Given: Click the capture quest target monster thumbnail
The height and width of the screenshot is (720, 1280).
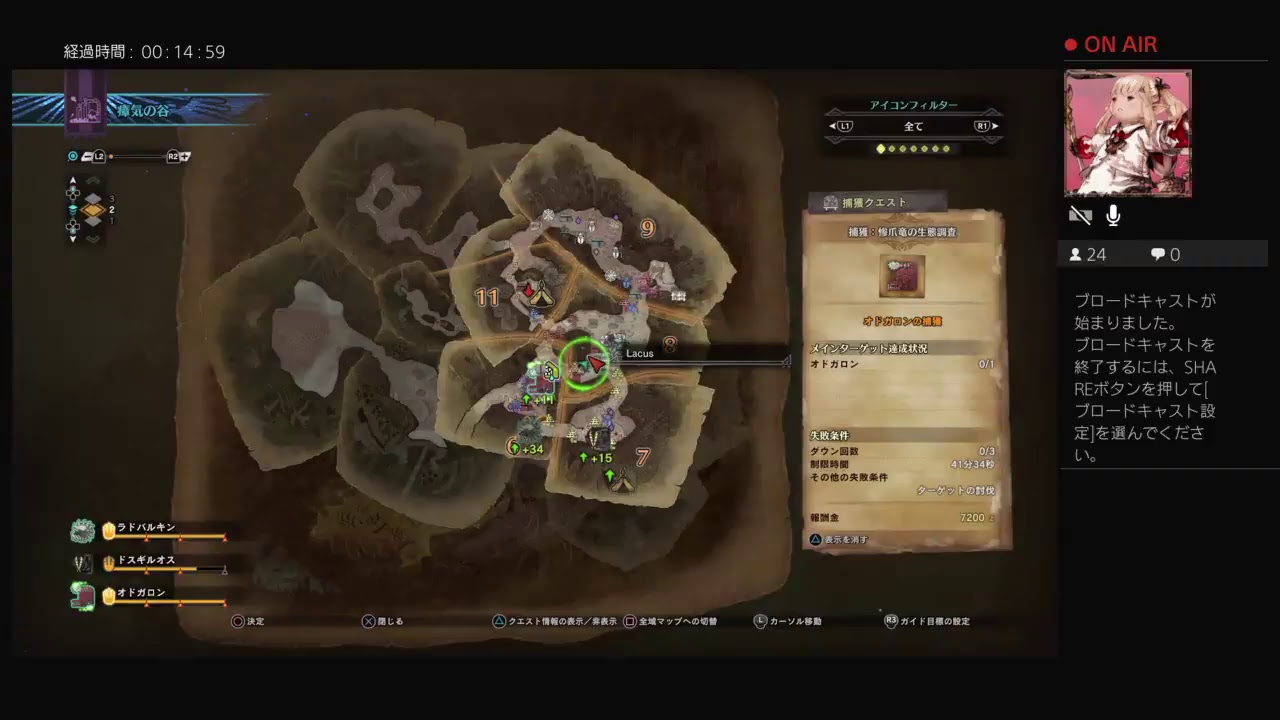Looking at the screenshot, I should [x=901, y=276].
